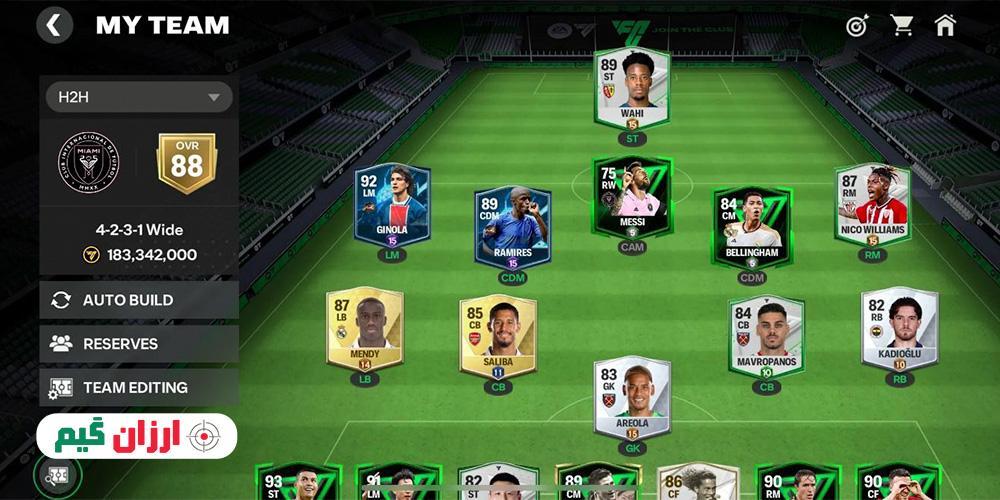Return to the home screen
This screenshot has height=500, width=1000.
coord(945,26)
